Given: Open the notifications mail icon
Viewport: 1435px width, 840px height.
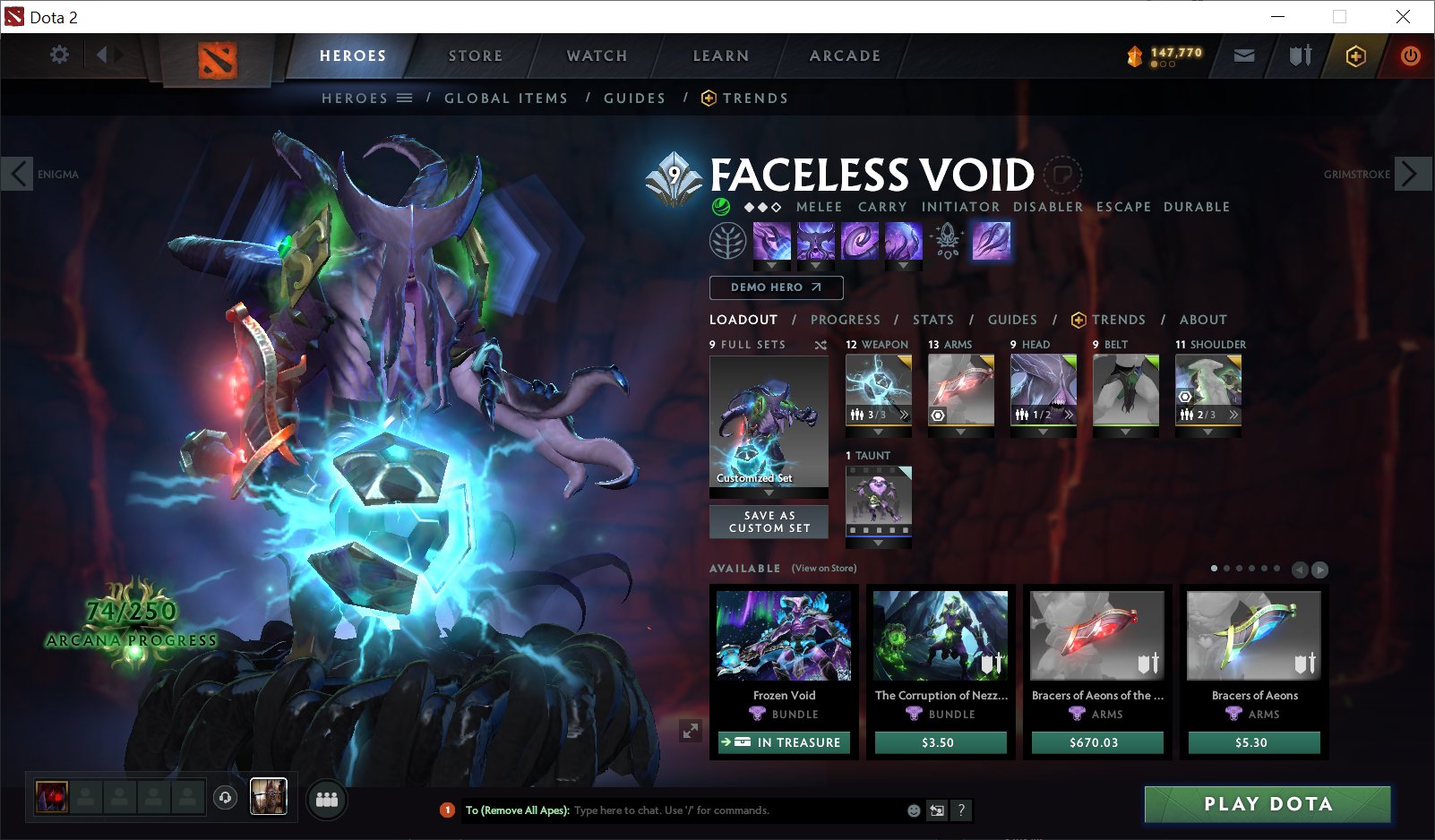Looking at the screenshot, I should pyautogui.click(x=1243, y=56).
